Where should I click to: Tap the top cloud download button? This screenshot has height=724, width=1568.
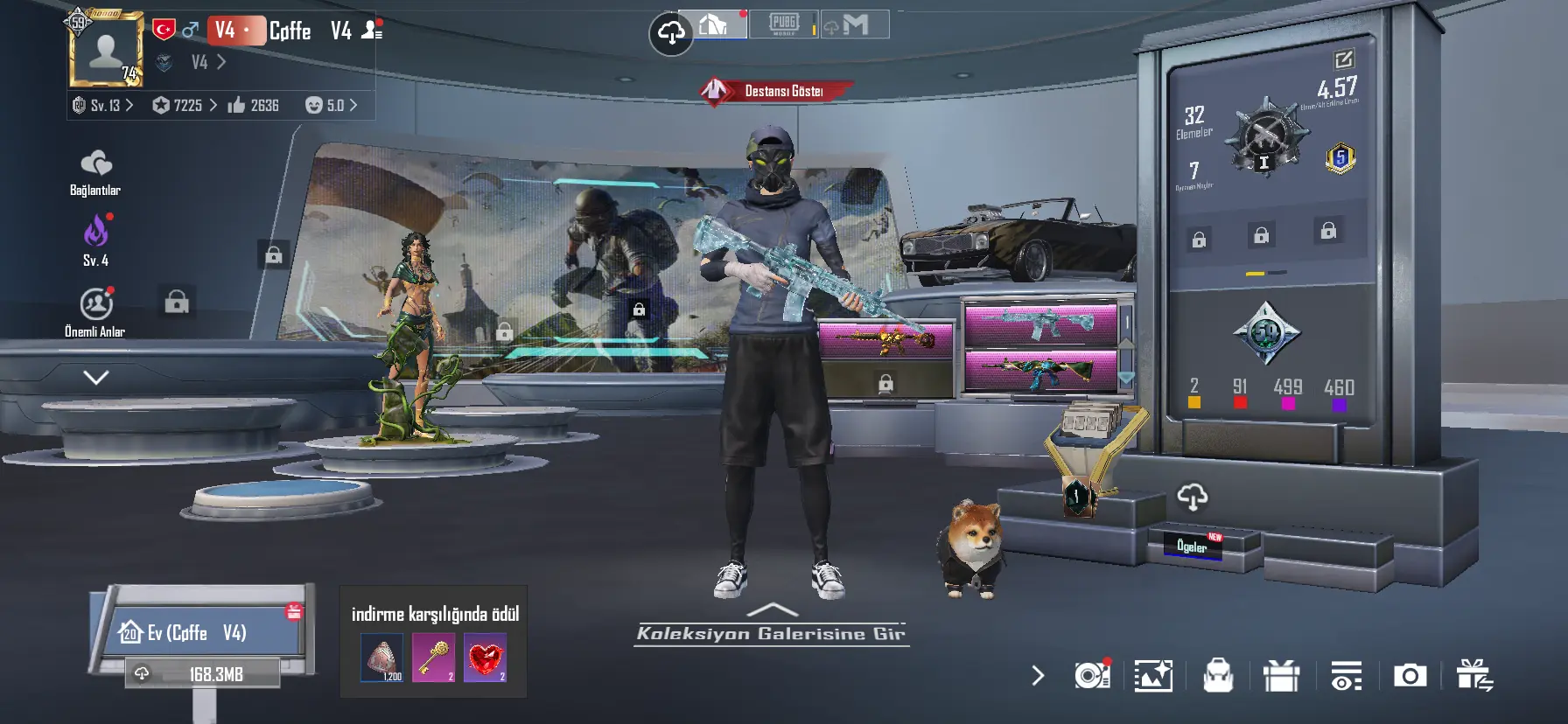pos(670,33)
